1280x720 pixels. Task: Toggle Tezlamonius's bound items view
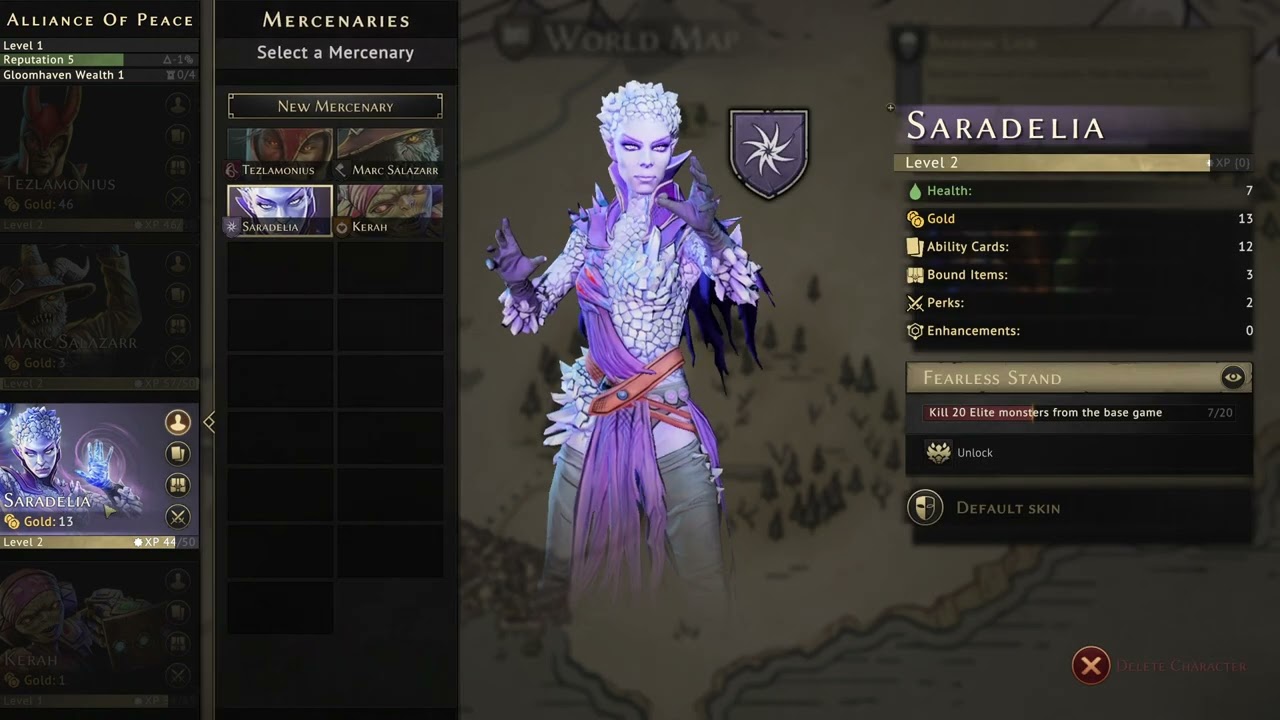(178, 167)
